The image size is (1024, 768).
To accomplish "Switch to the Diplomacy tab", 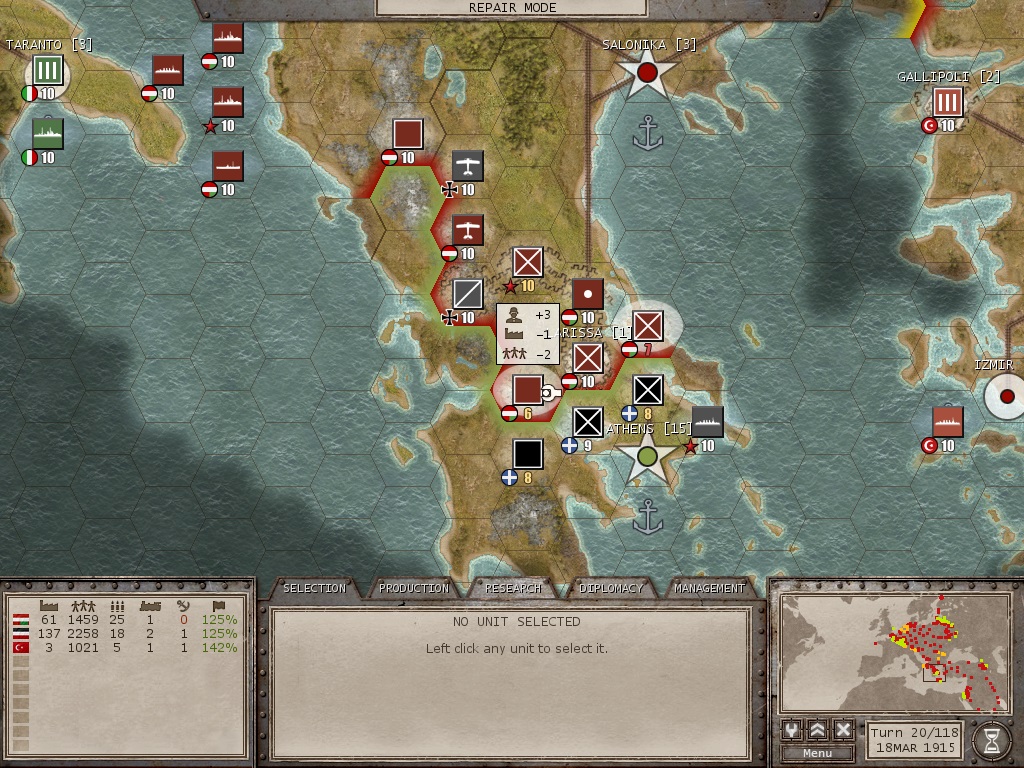I will click(611, 588).
